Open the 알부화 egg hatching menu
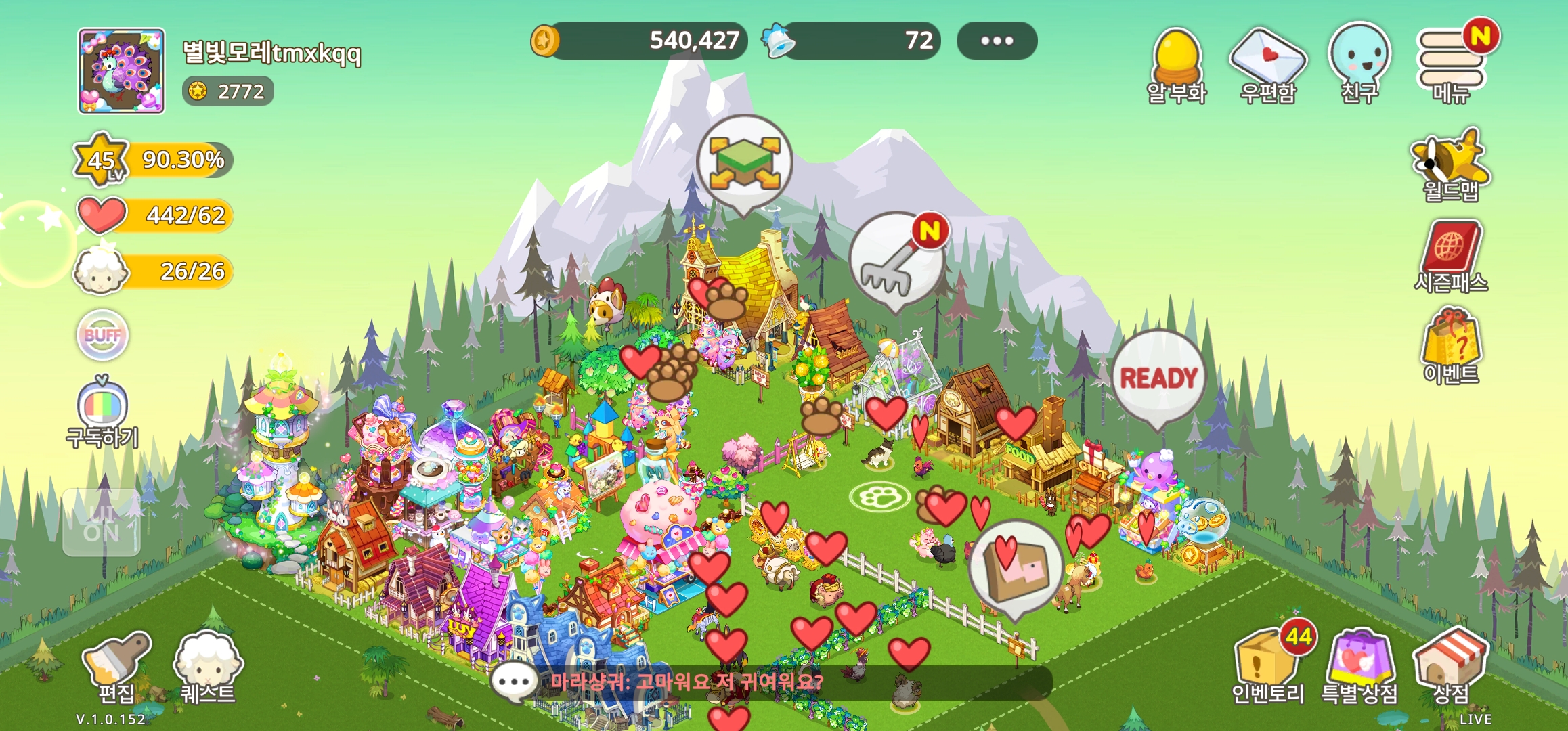This screenshot has height=731, width=1568. (x=1177, y=64)
